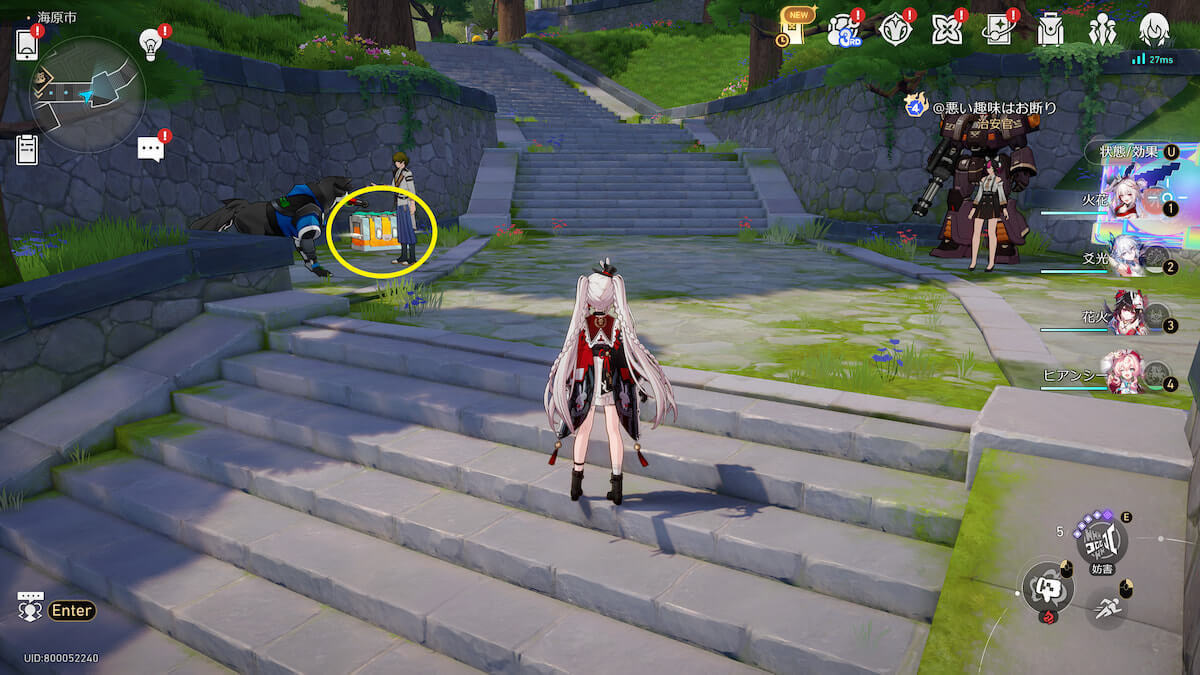This screenshot has height=675, width=1200.
Task: Trigger the basic attack button
Action: point(1045,586)
